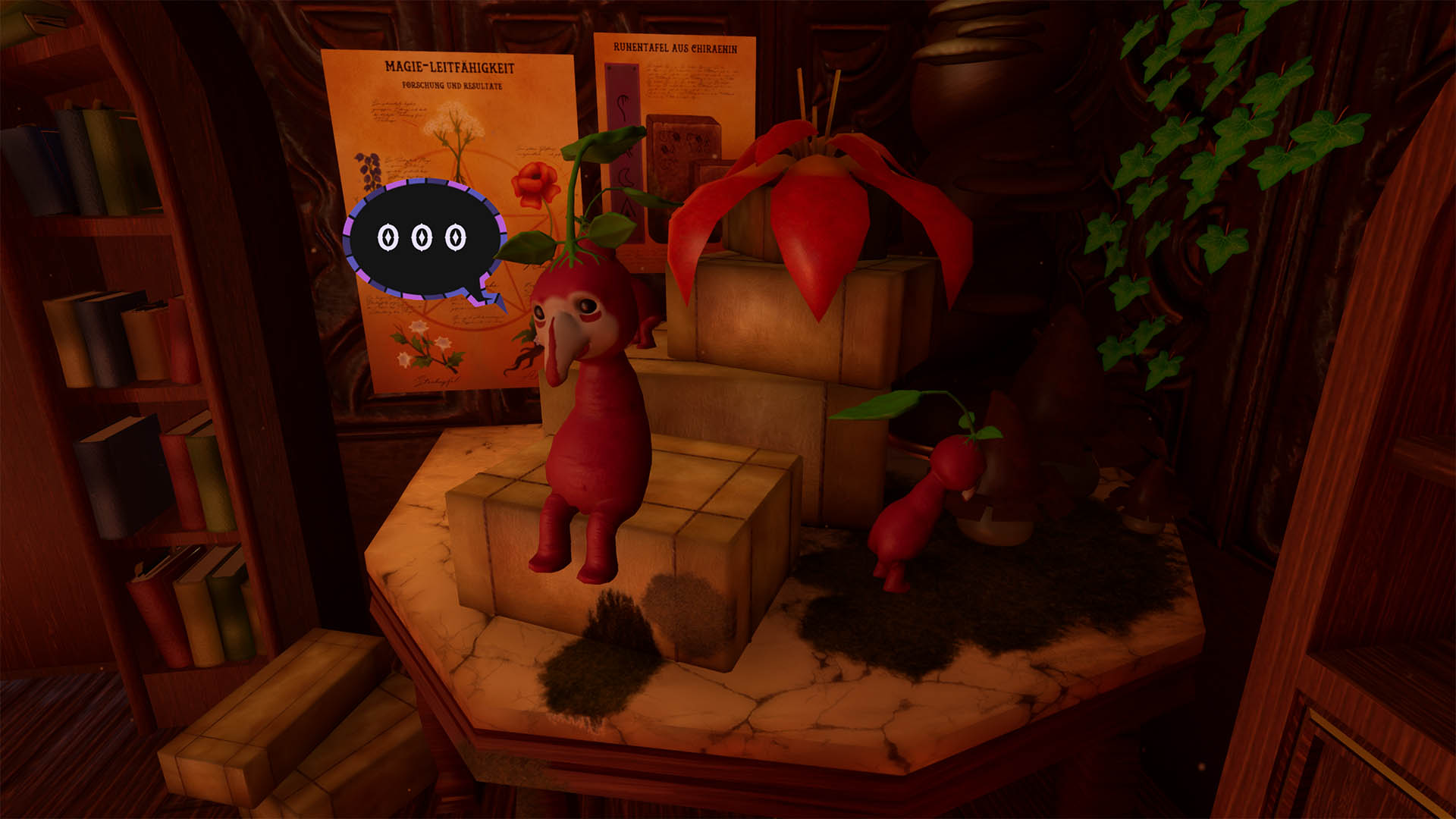
Task: Click the speech bubble with three runes
Action: pyautogui.click(x=423, y=240)
